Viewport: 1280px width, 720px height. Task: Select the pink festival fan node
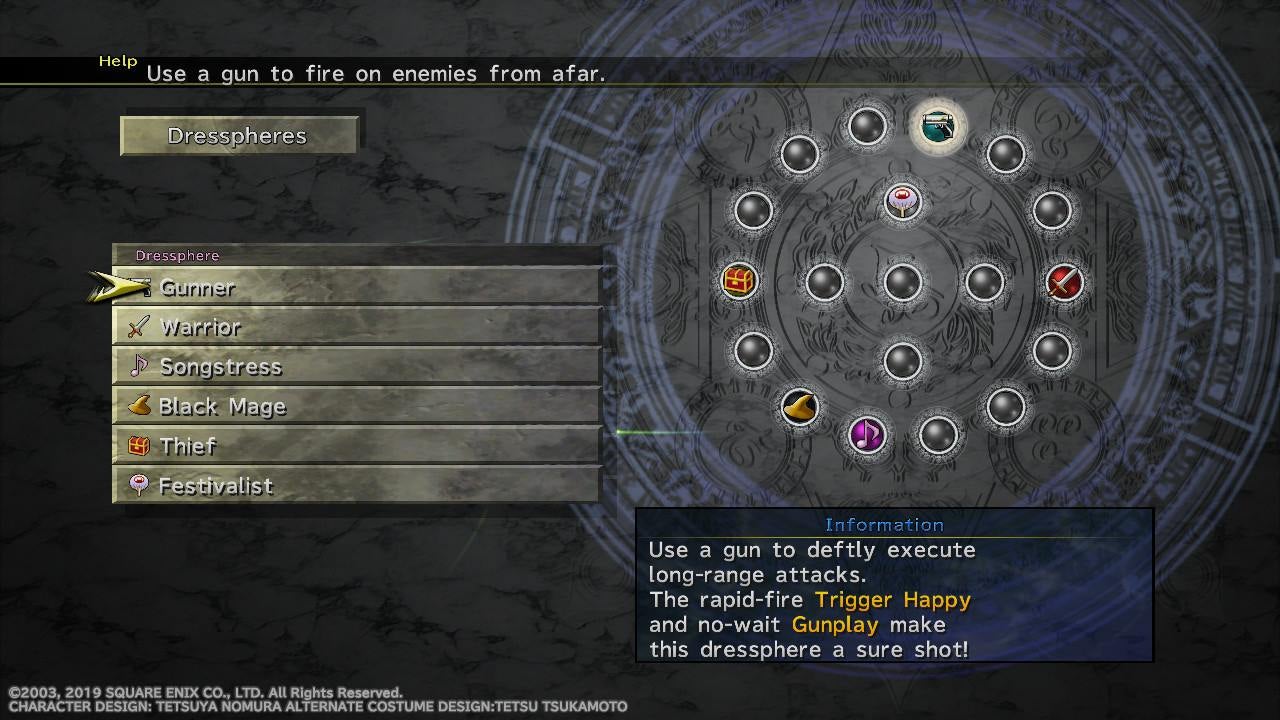pos(902,201)
